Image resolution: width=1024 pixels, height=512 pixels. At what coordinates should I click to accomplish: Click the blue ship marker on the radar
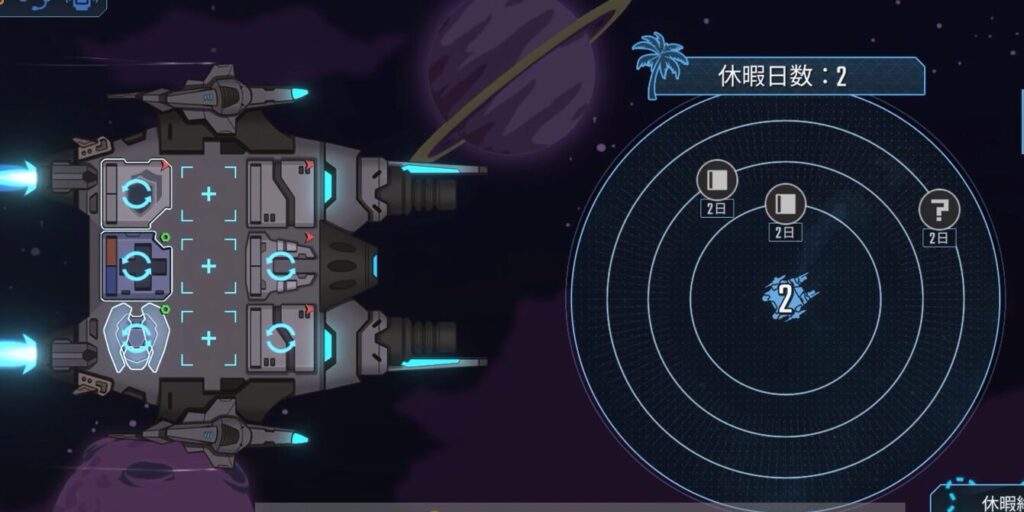coord(786,297)
